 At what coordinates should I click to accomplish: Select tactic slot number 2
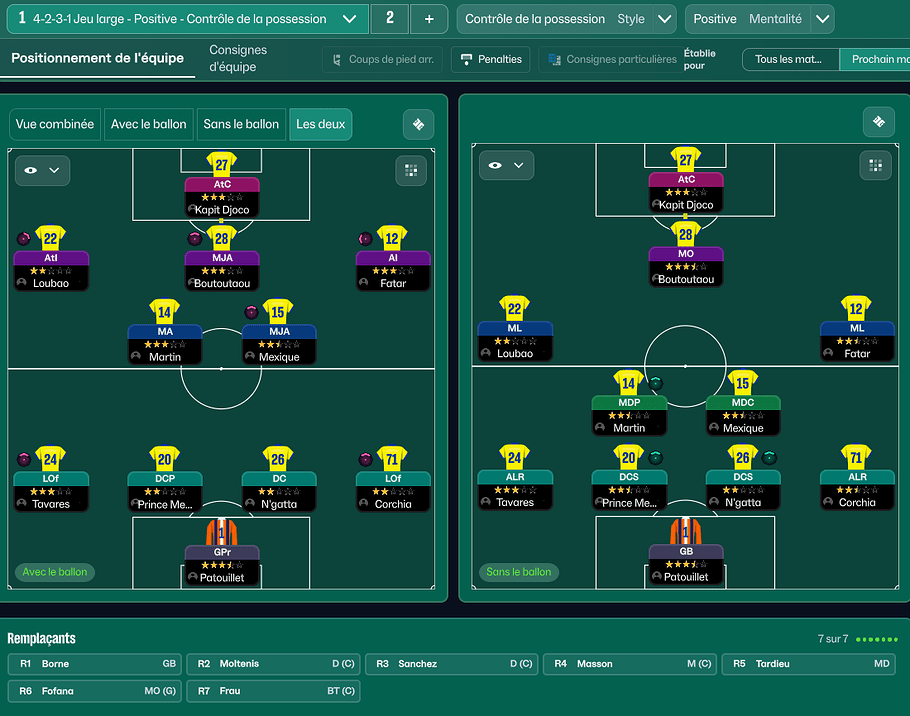pyautogui.click(x=389, y=19)
